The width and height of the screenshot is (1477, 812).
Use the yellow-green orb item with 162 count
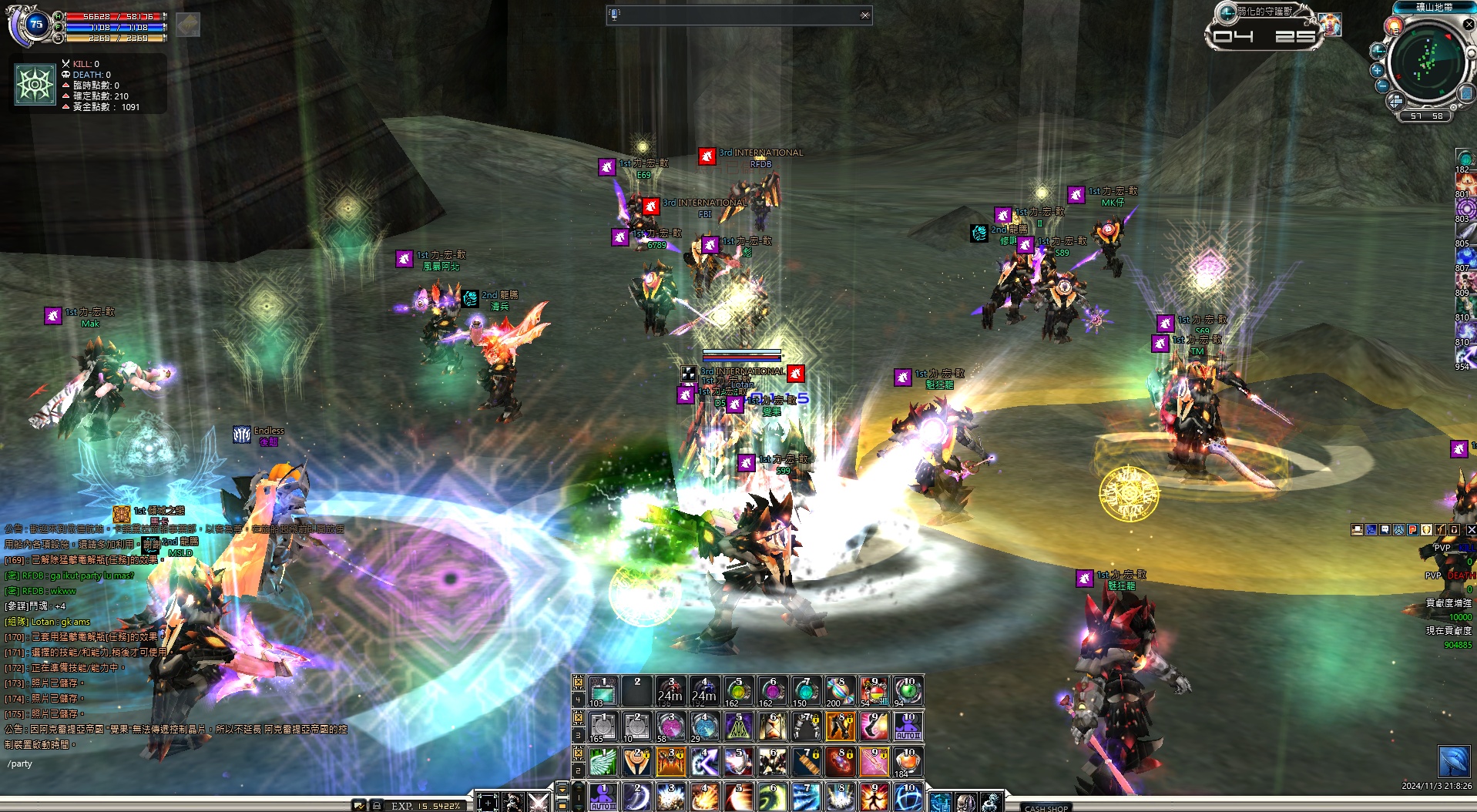click(738, 691)
